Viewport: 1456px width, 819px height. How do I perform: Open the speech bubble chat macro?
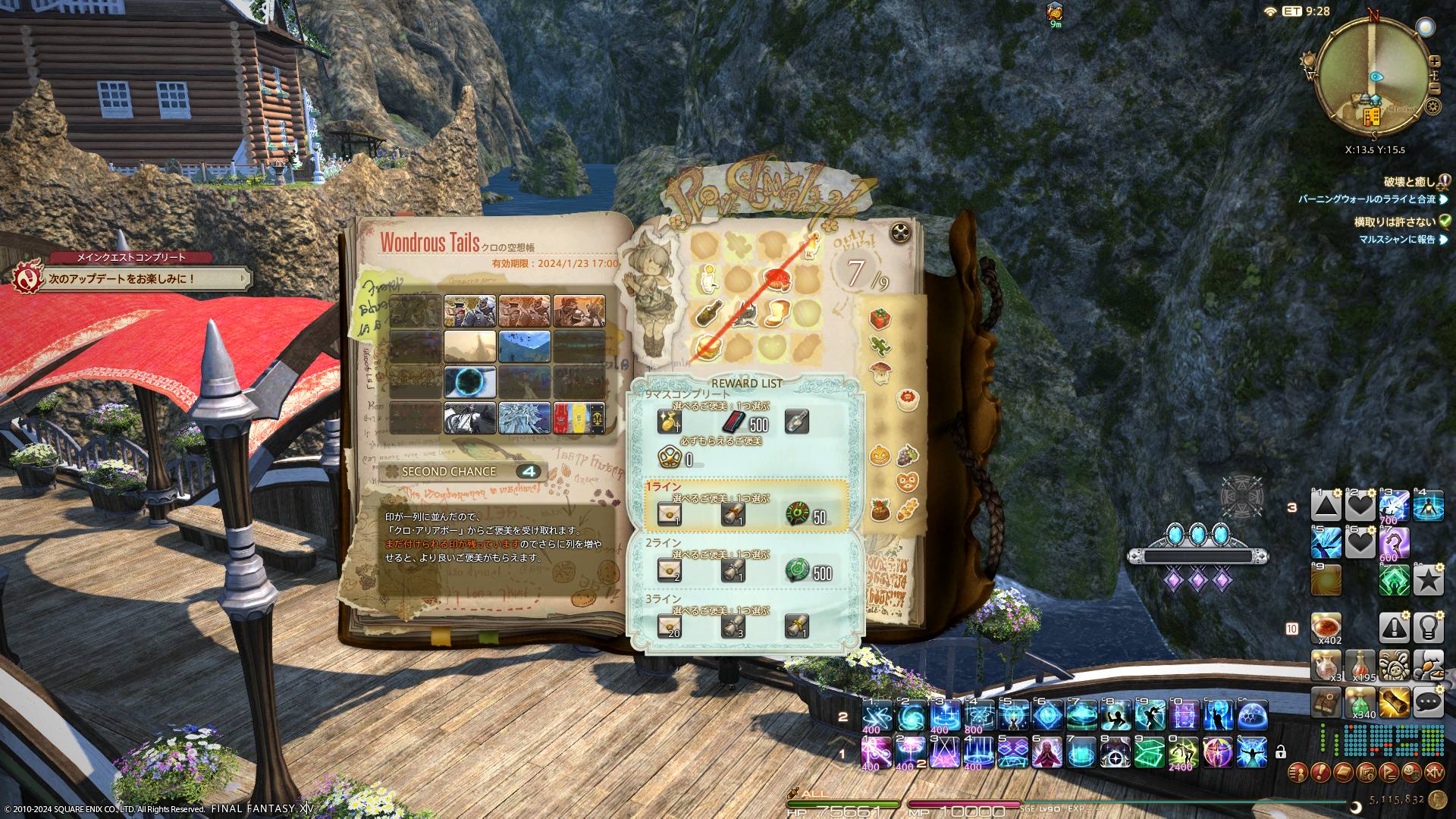click(x=1428, y=702)
